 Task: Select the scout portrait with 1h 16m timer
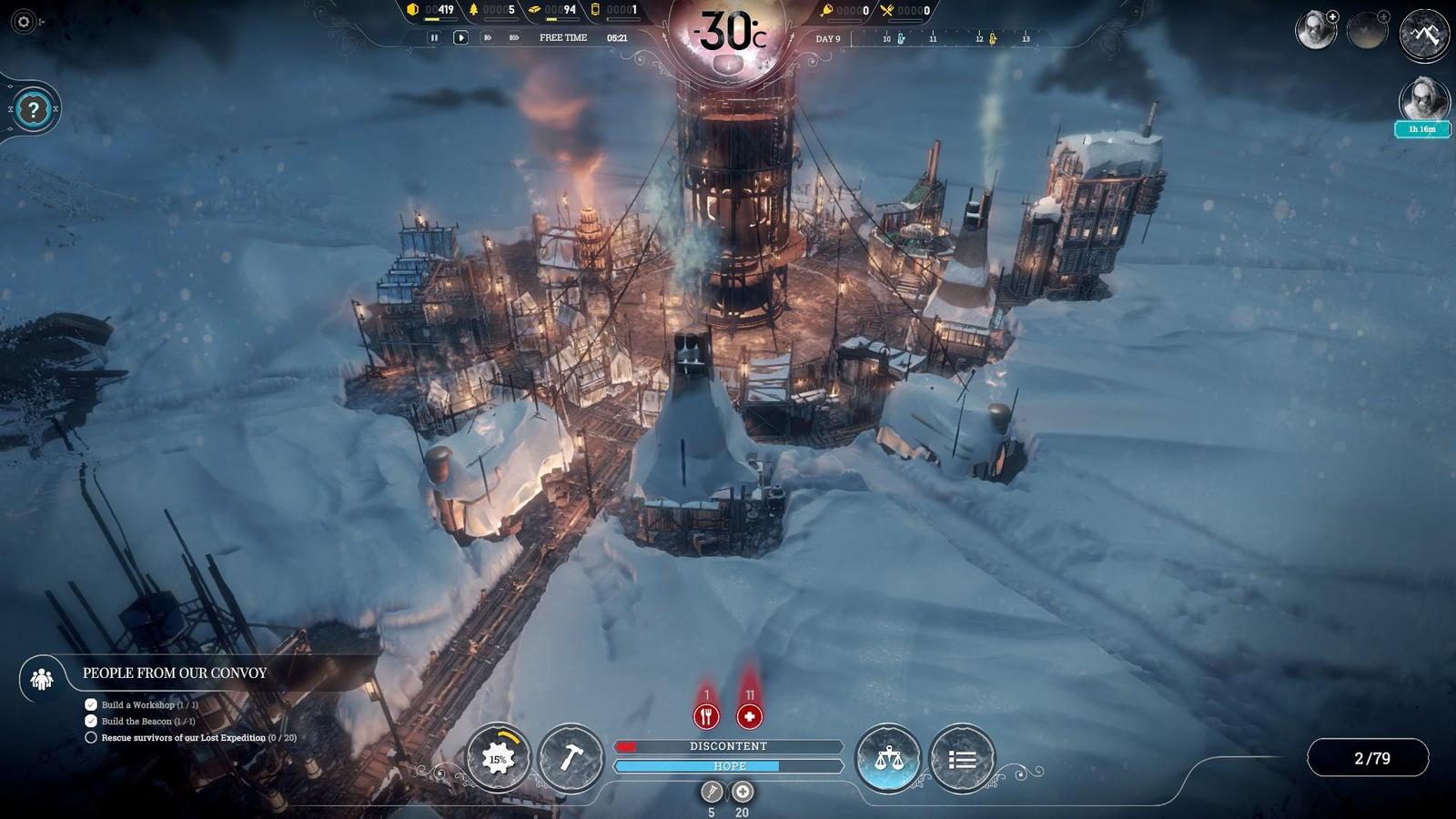click(x=1423, y=100)
